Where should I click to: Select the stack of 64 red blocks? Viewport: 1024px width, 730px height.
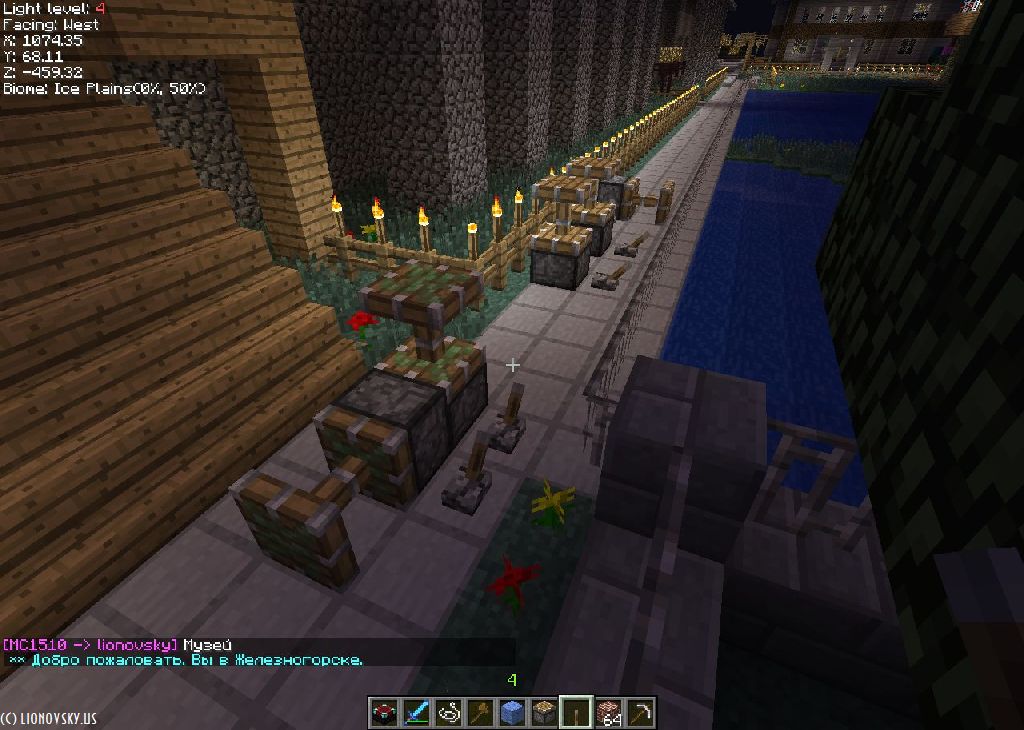(608, 712)
